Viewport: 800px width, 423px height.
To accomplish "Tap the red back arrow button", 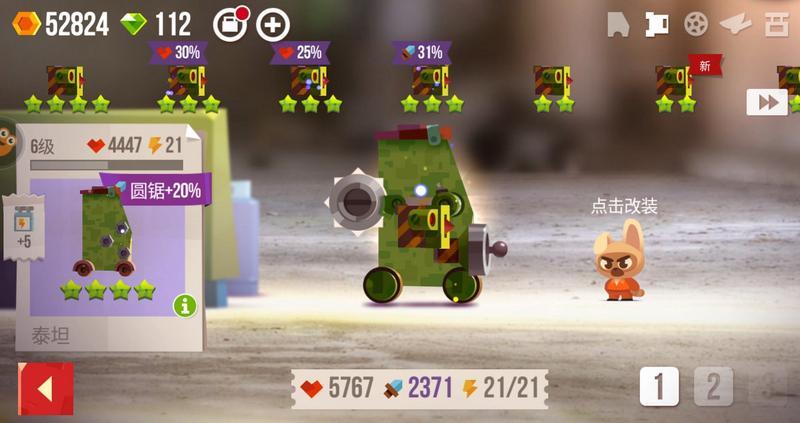I will tap(46, 388).
